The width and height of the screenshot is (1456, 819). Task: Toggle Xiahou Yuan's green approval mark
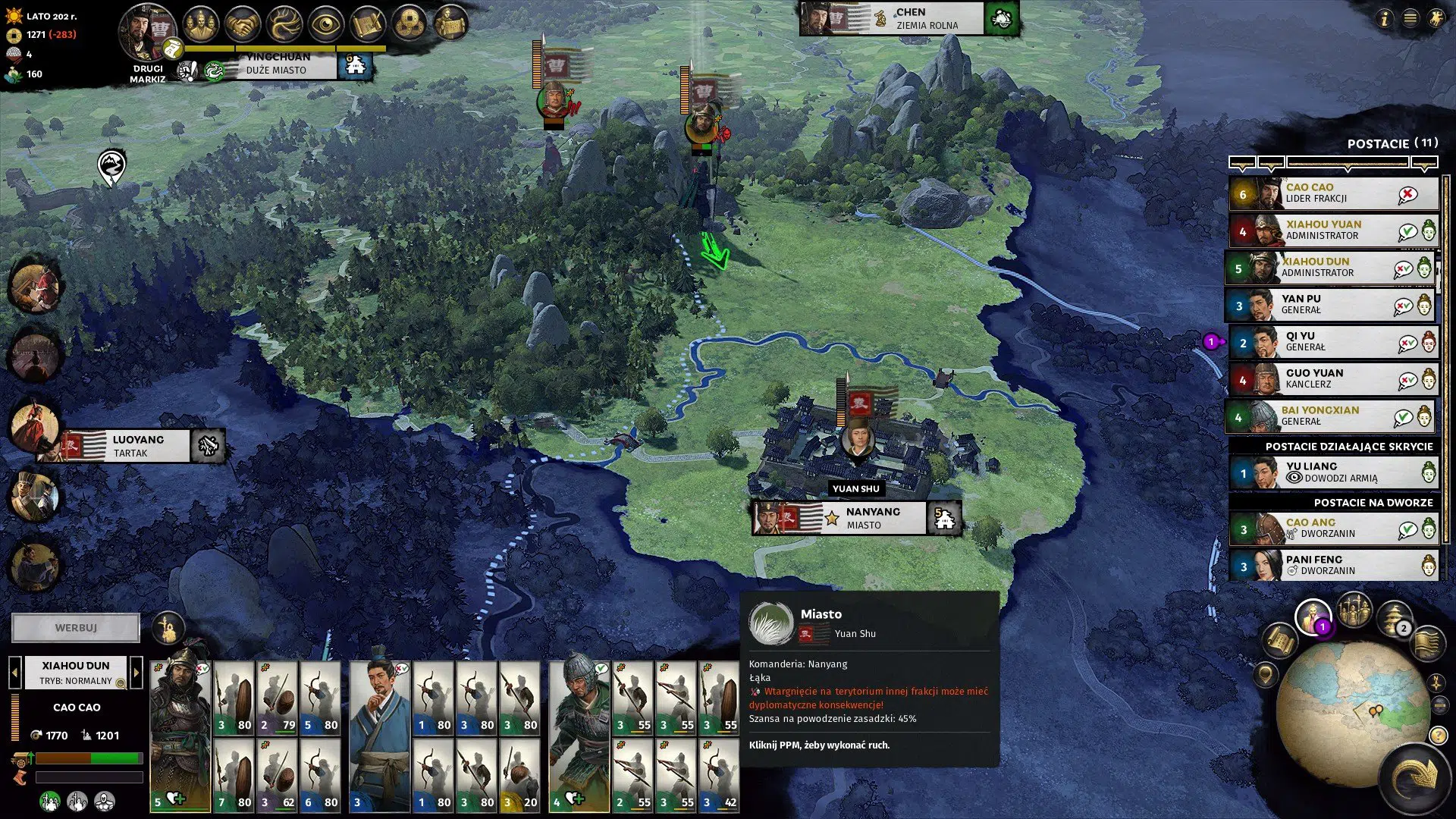1407,233
